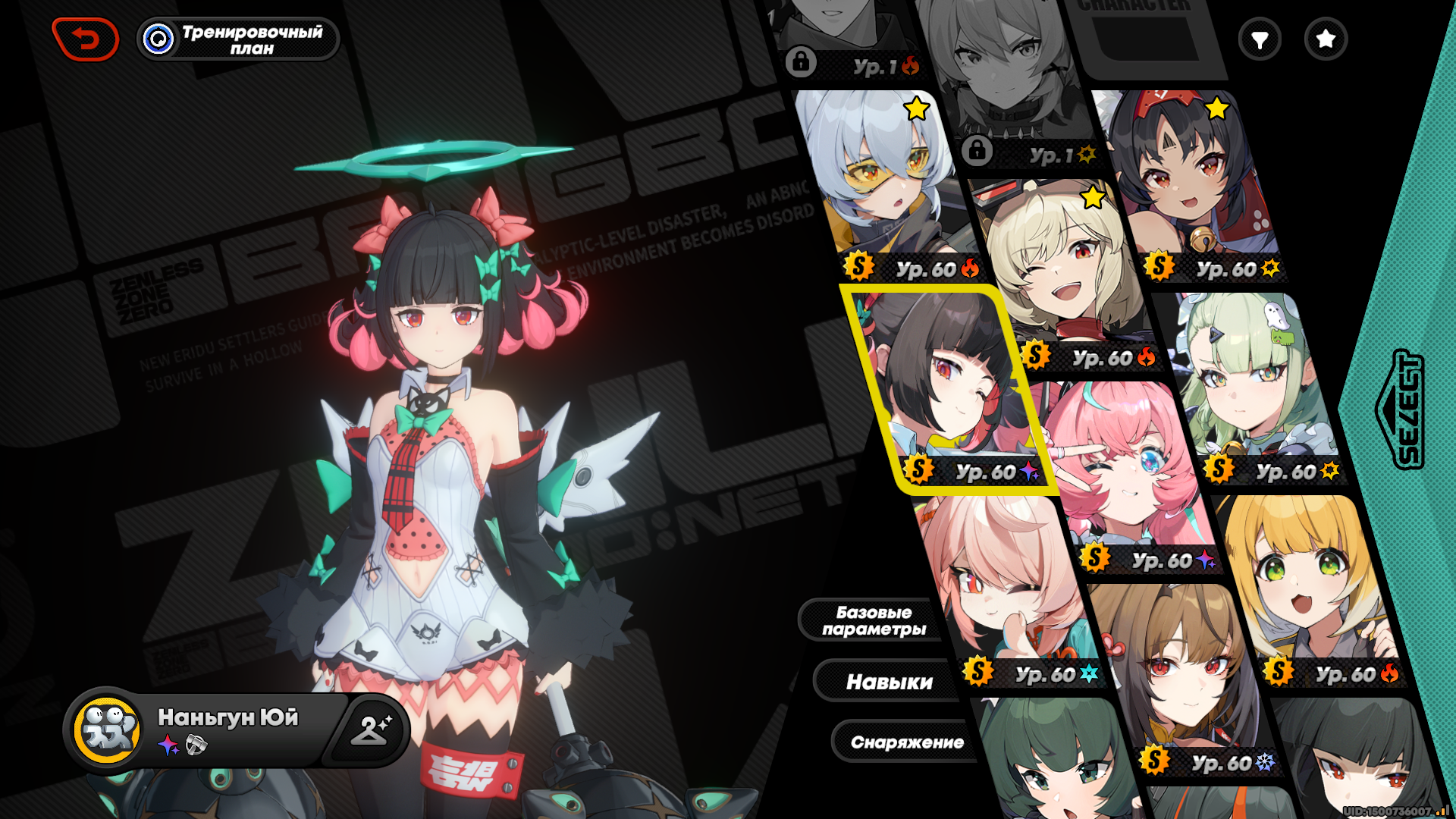Switch to the Навыки tab
This screenshot has height=819, width=1456.
pyautogui.click(x=889, y=682)
